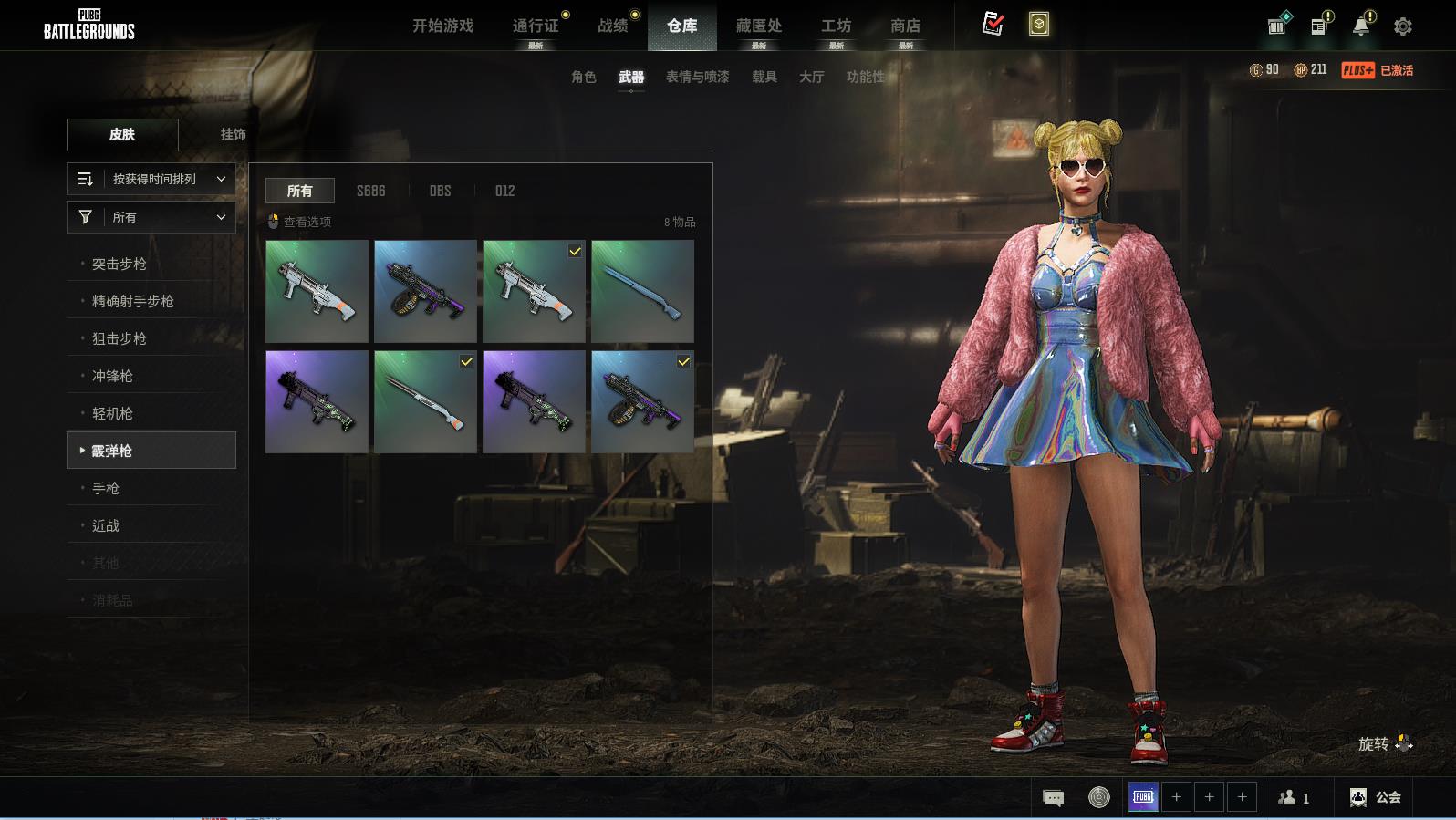Go to the 商店 store tab
This screenshot has width=1456, height=820.
click(x=905, y=26)
